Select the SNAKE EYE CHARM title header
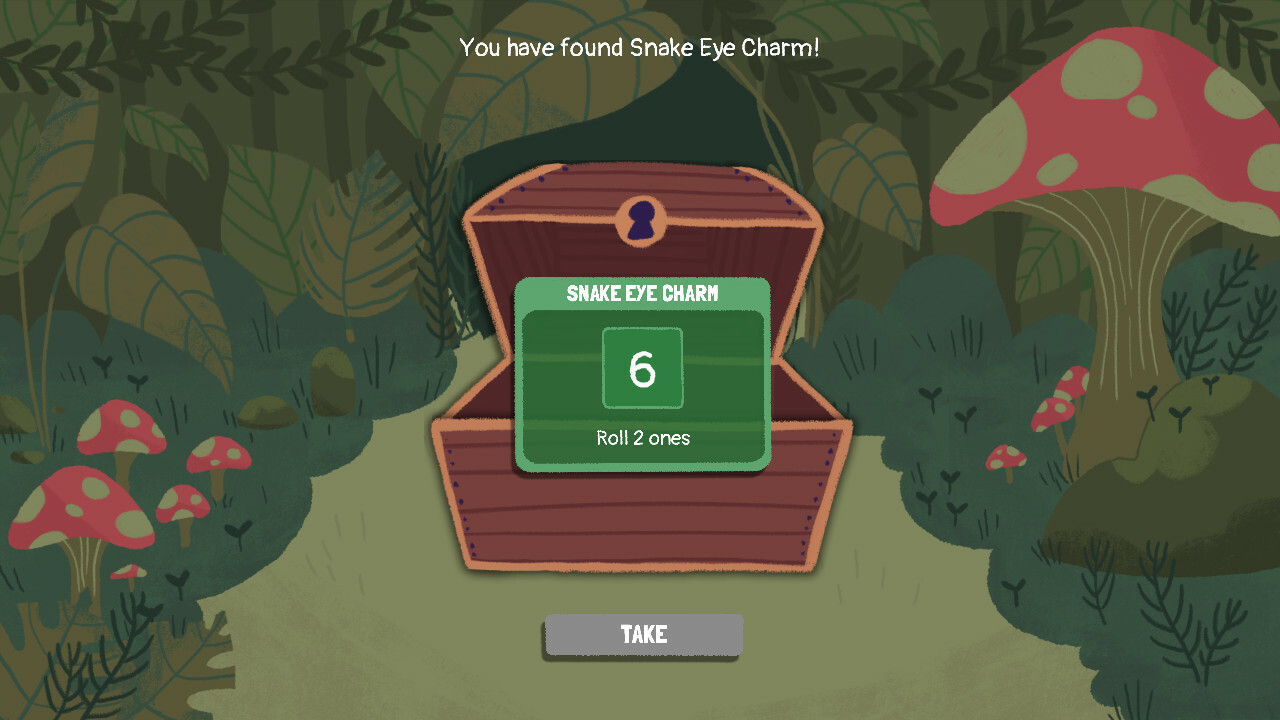The image size is (1280, 720). (643, 293)
